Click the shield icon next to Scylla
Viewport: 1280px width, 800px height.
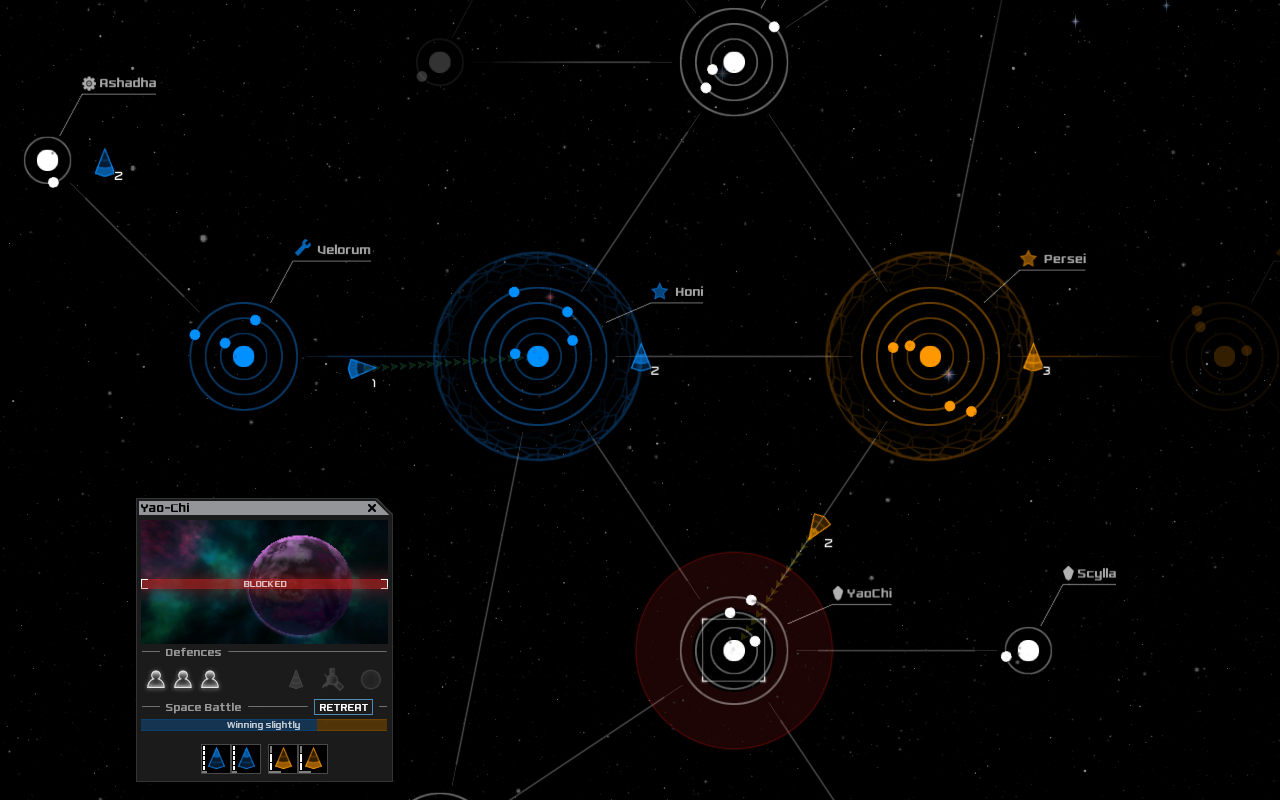[1066, 572]
